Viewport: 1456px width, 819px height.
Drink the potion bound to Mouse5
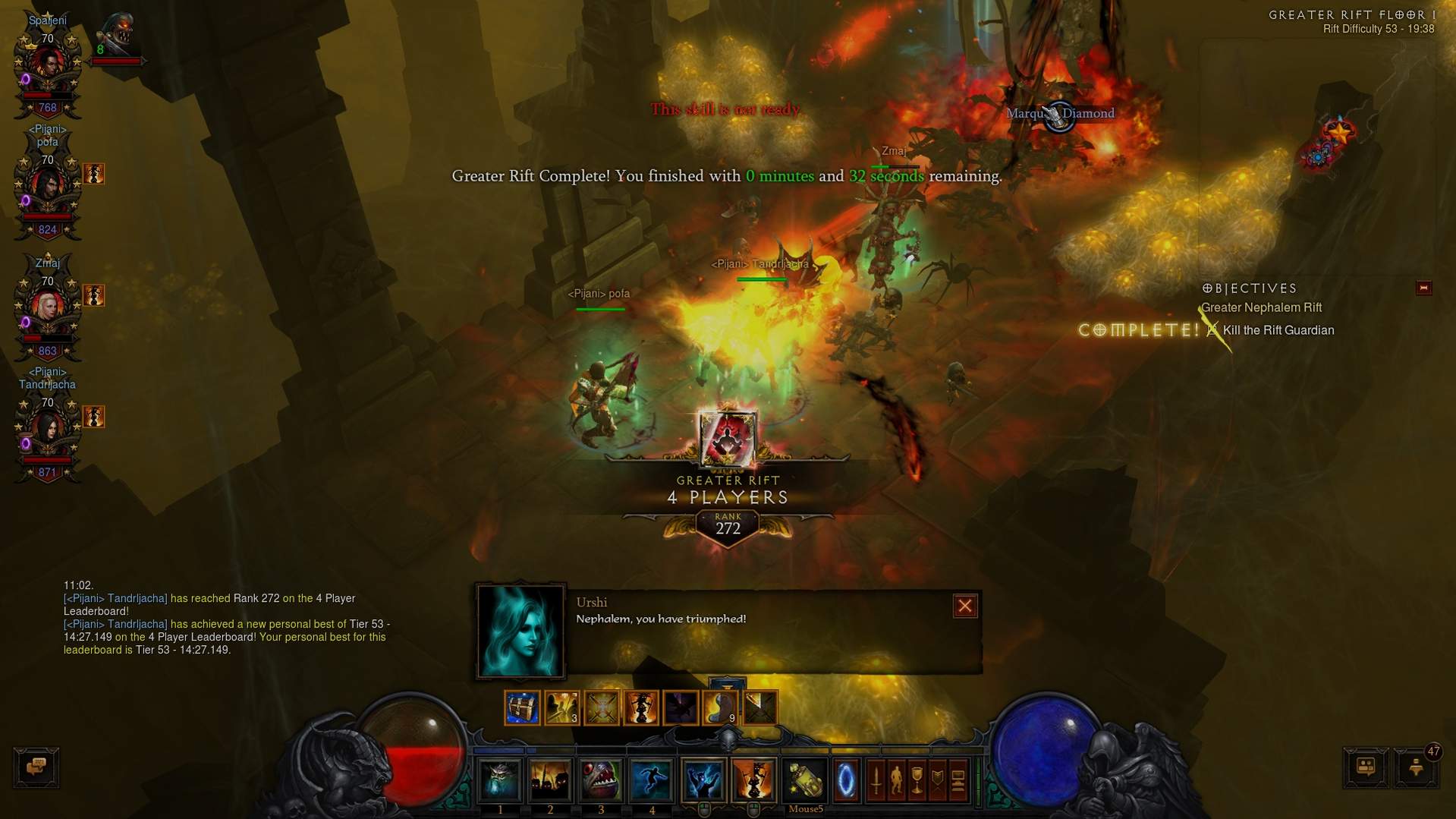(x=805, y=780)
